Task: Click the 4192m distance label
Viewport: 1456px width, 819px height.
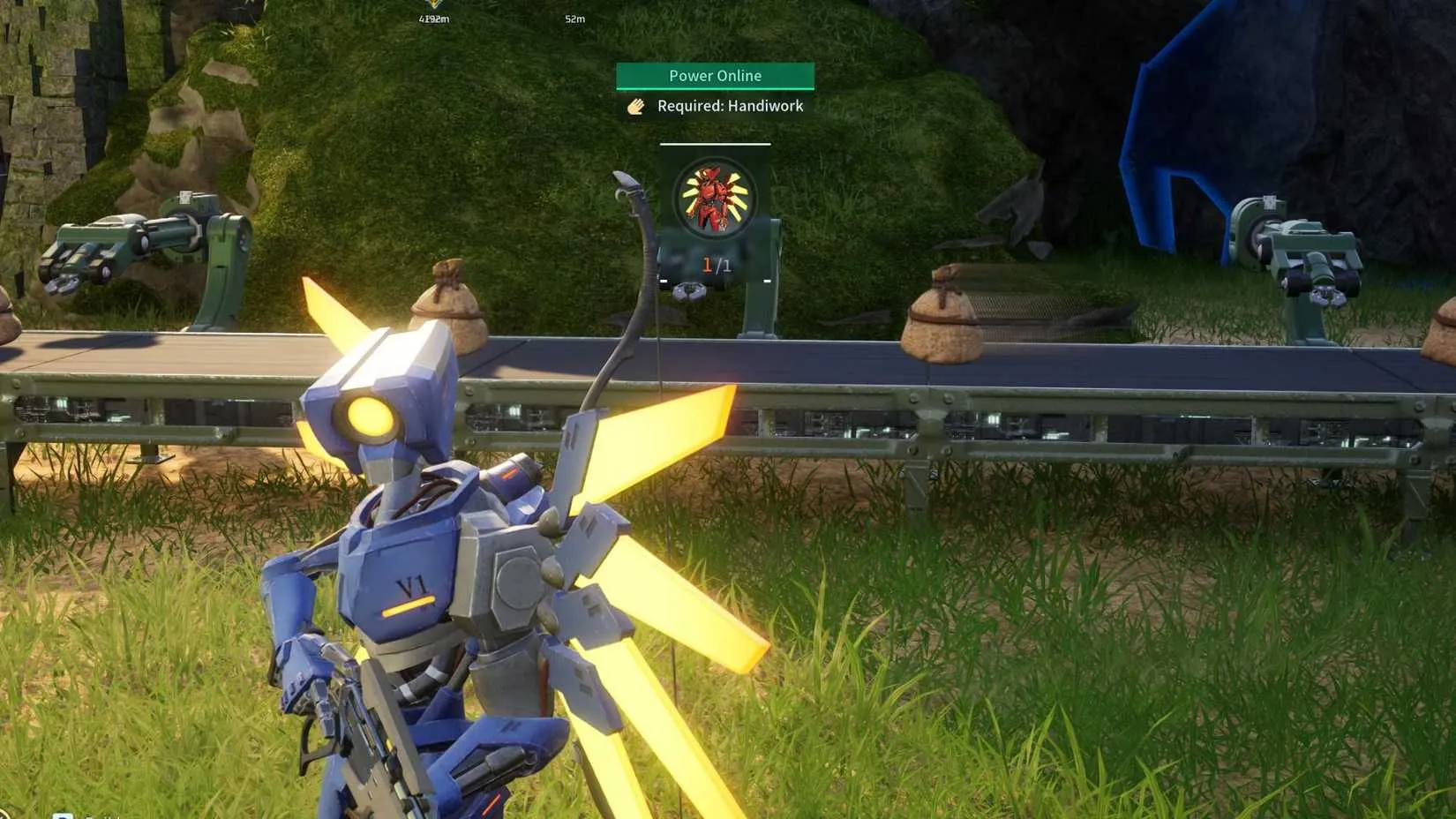Action: (x=433, y=19)
